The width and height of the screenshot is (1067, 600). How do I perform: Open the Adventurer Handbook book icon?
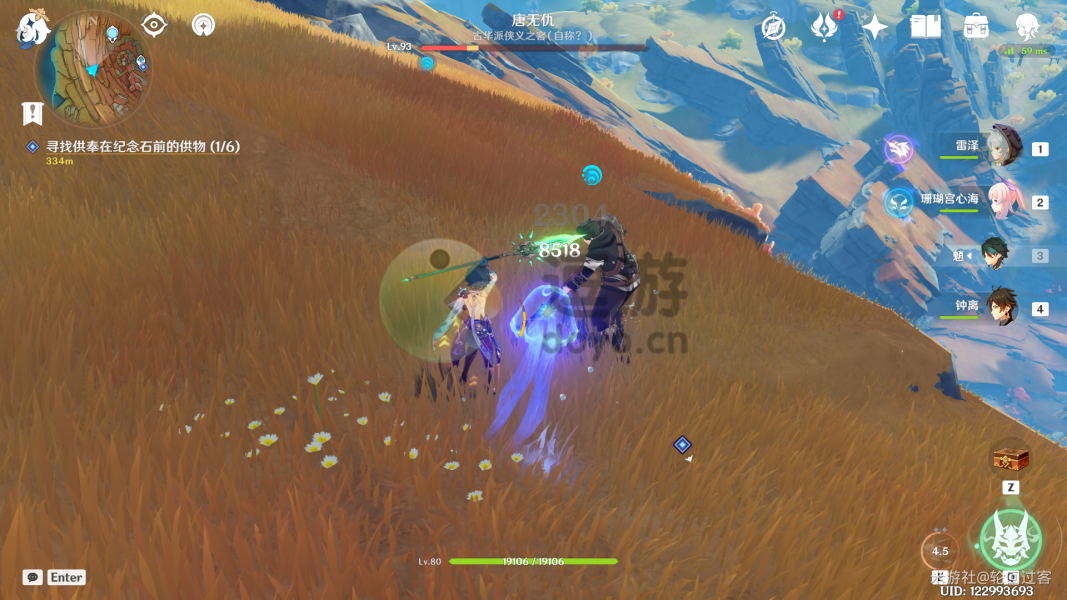925,27
